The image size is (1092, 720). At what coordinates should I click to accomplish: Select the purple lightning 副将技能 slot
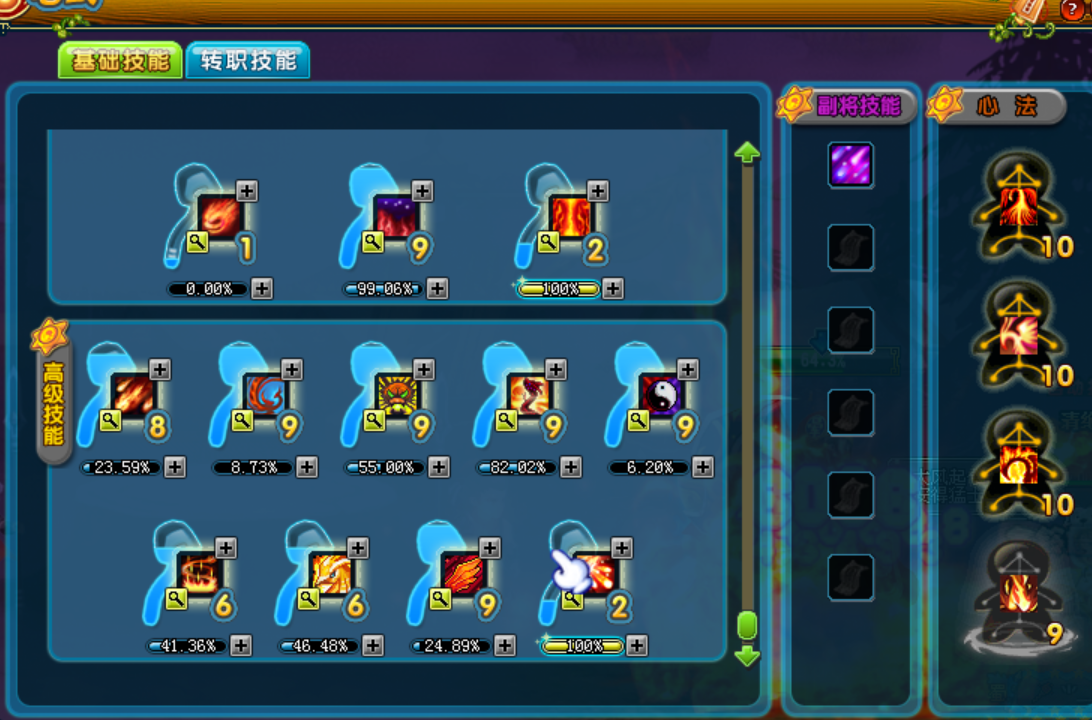click(x=850, y=165)
